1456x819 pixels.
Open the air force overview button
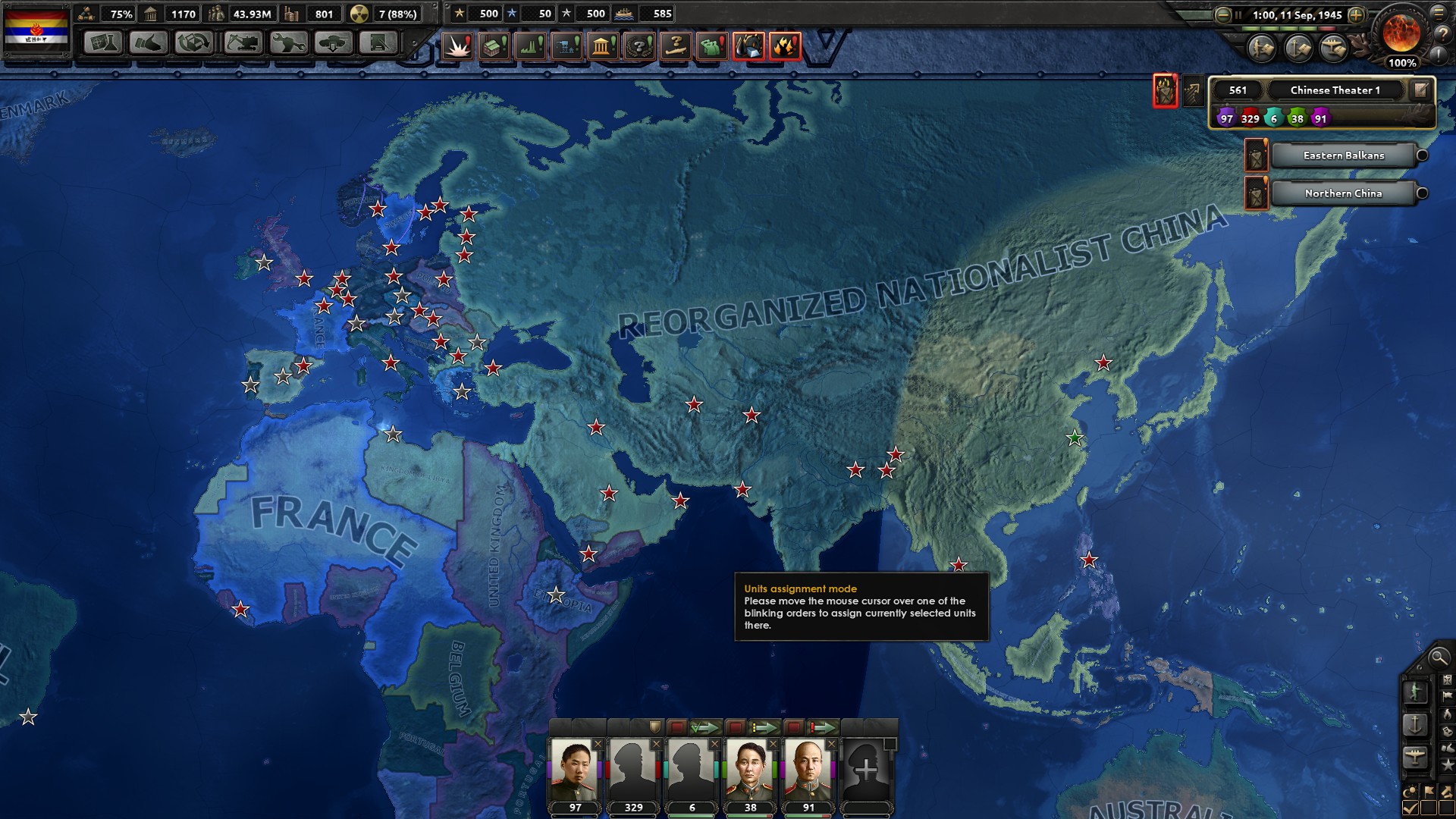point(1415,757)
